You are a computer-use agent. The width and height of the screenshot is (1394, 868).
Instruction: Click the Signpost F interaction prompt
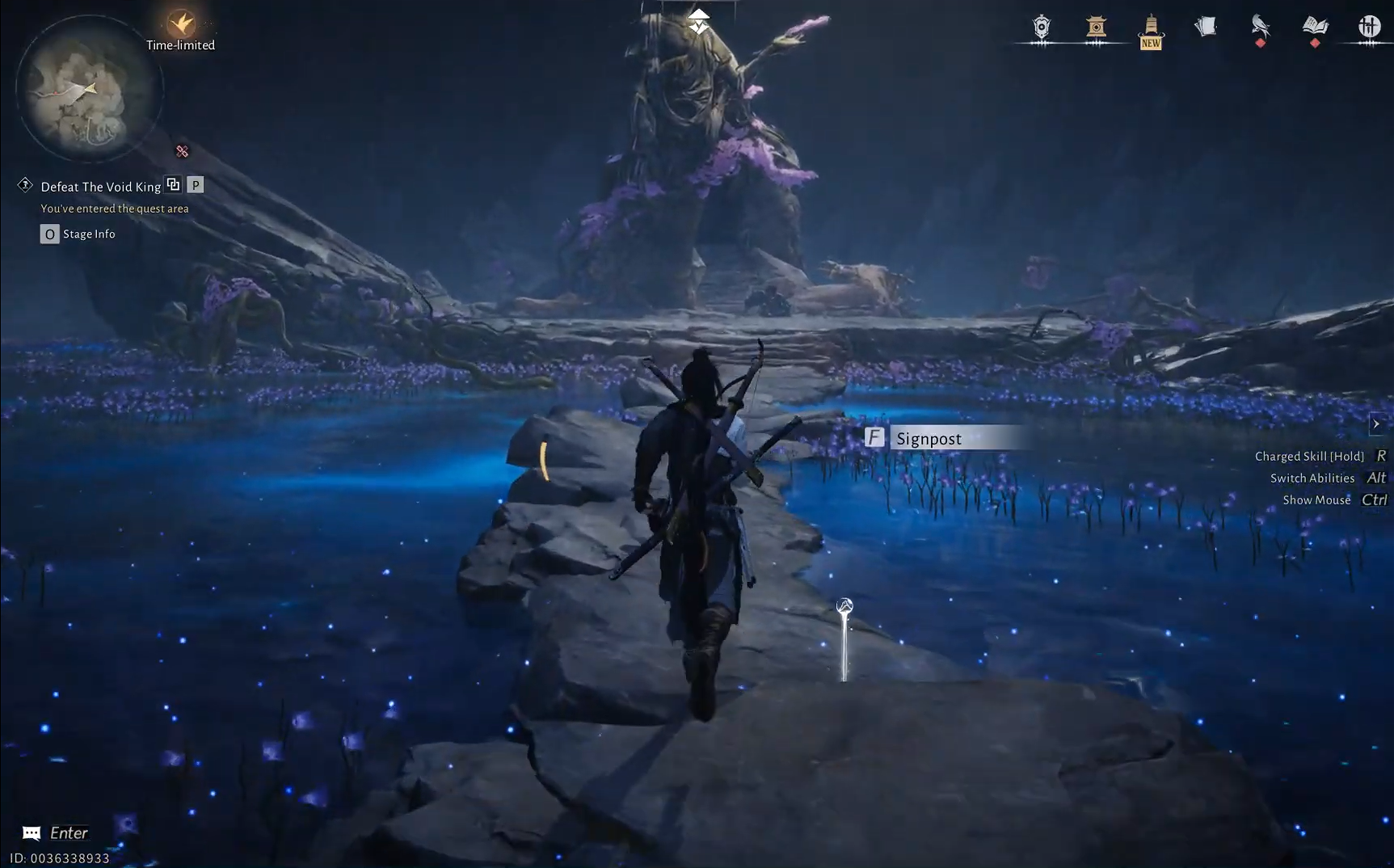[x=875, y=437]
